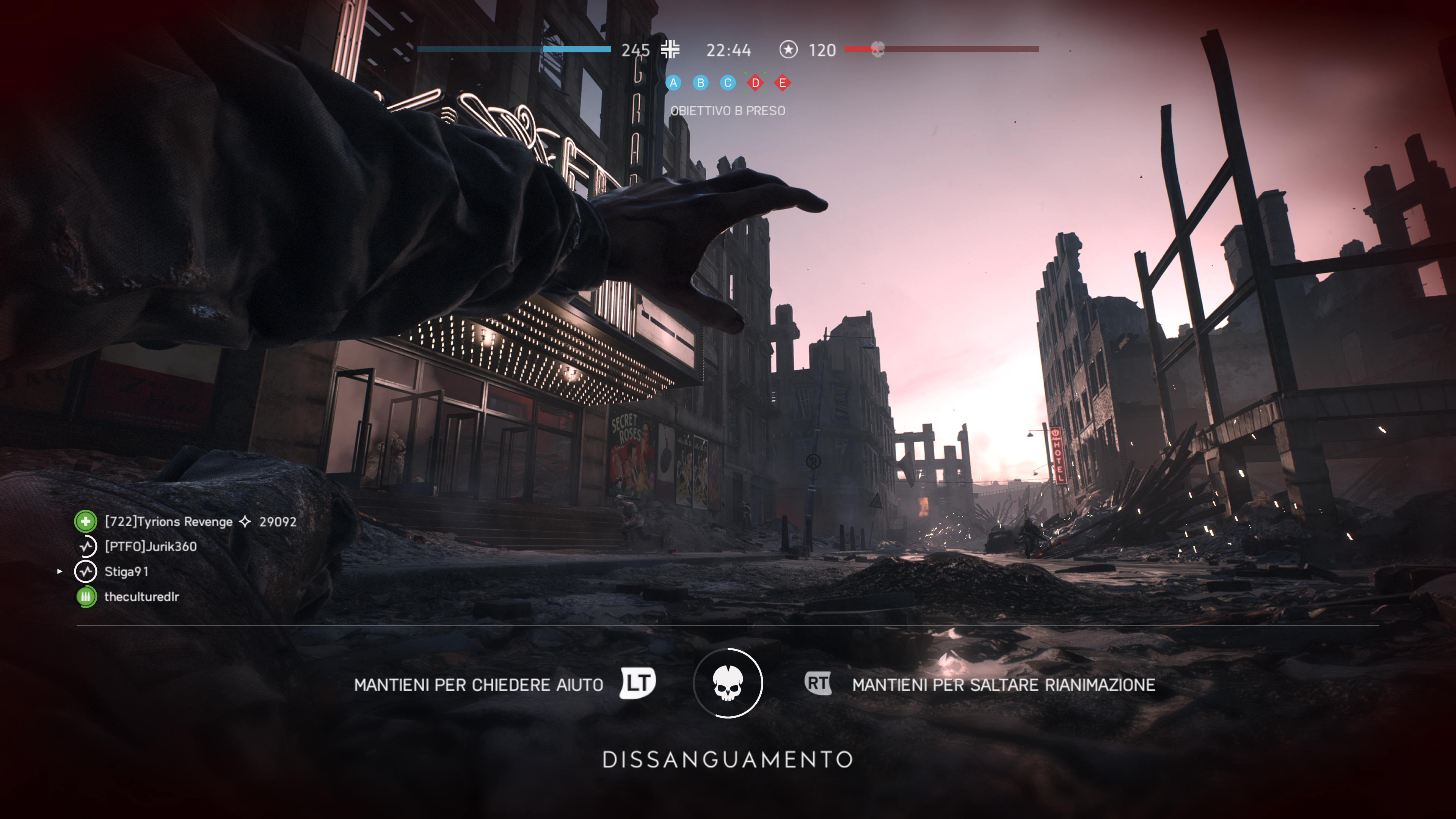Viewport: 1456px width, 819px height.
Task: Select objective flag A marker
Action: 673,83
